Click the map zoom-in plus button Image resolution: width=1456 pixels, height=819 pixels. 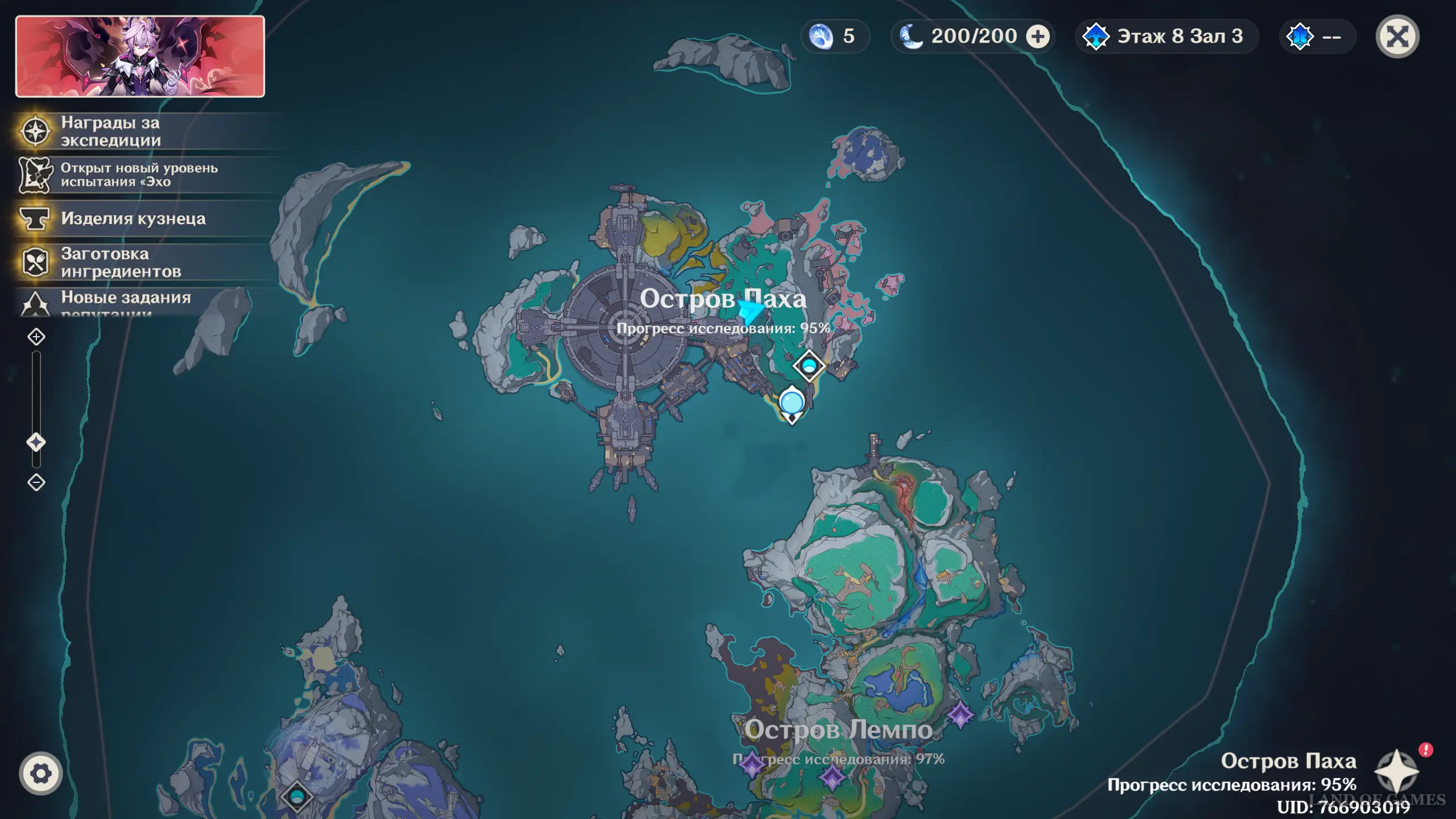coord(36,337)
